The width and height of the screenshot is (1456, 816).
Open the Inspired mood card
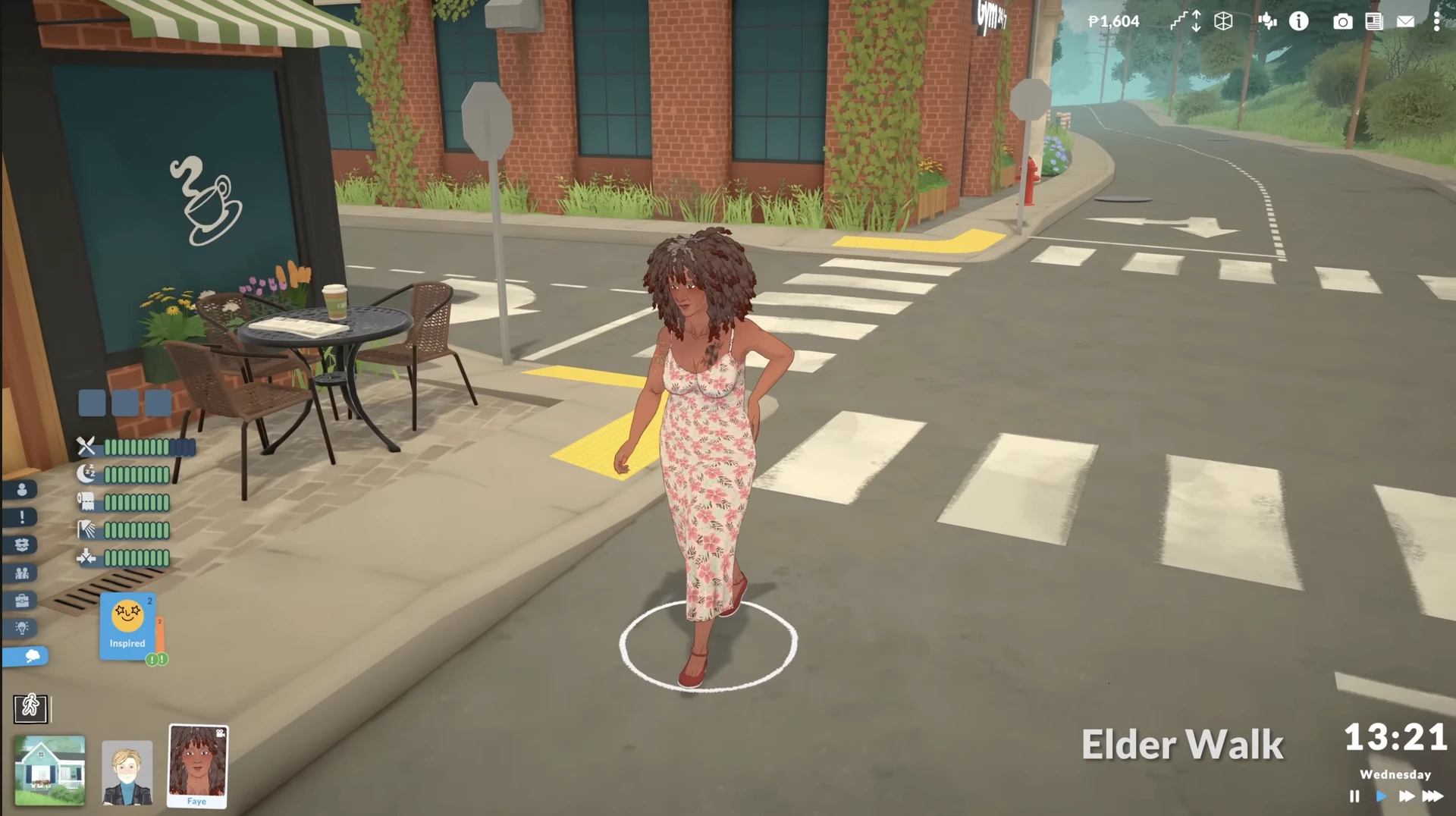click(127, 625)
